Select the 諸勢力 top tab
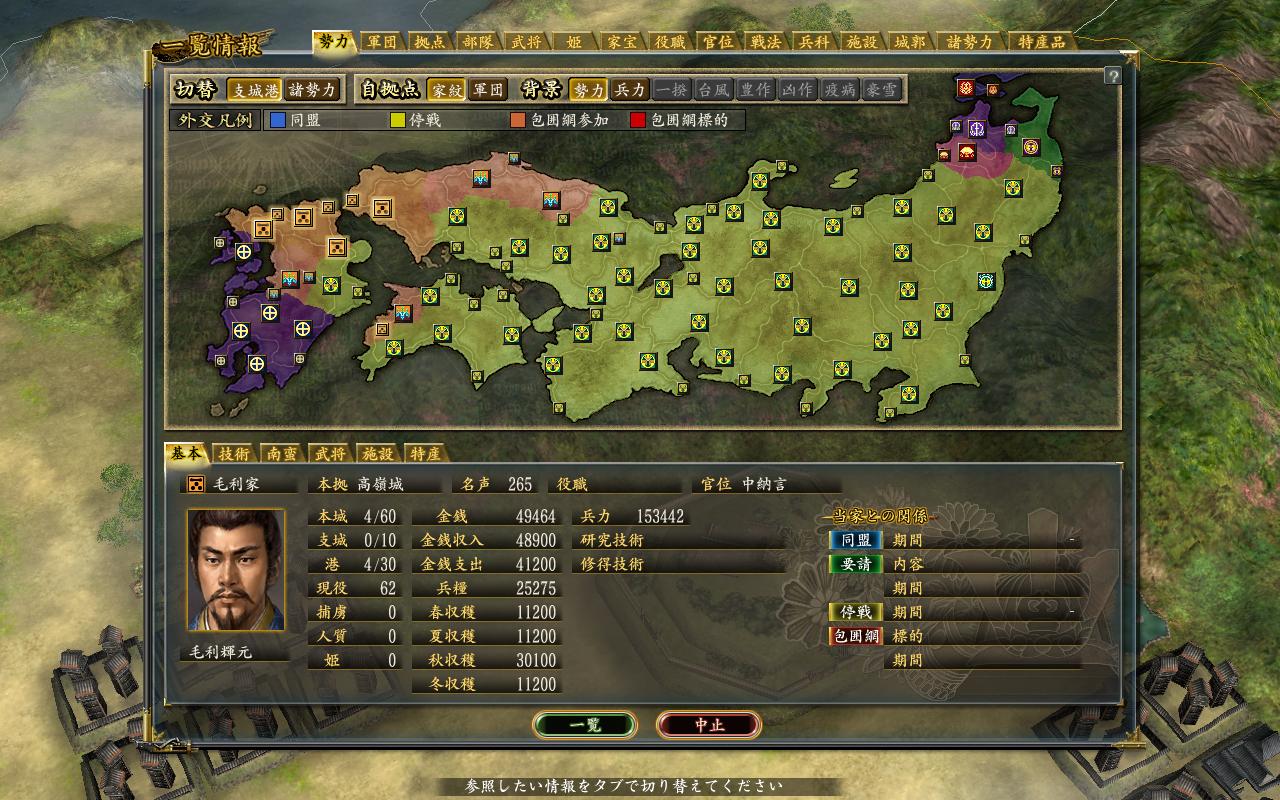The image size is (1280, 800). click(x=969, y=42)
